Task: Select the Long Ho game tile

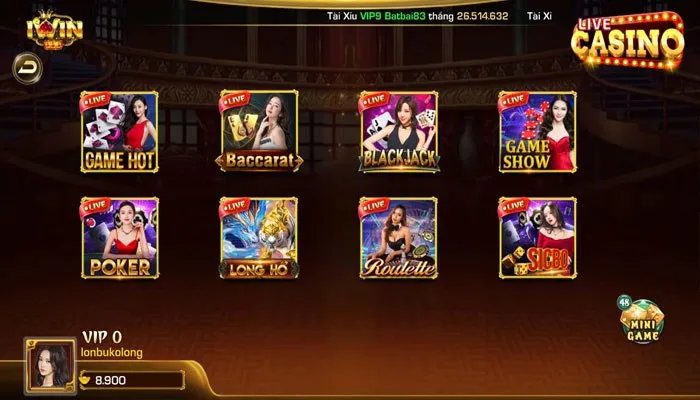Action: (x=259, y=237)
